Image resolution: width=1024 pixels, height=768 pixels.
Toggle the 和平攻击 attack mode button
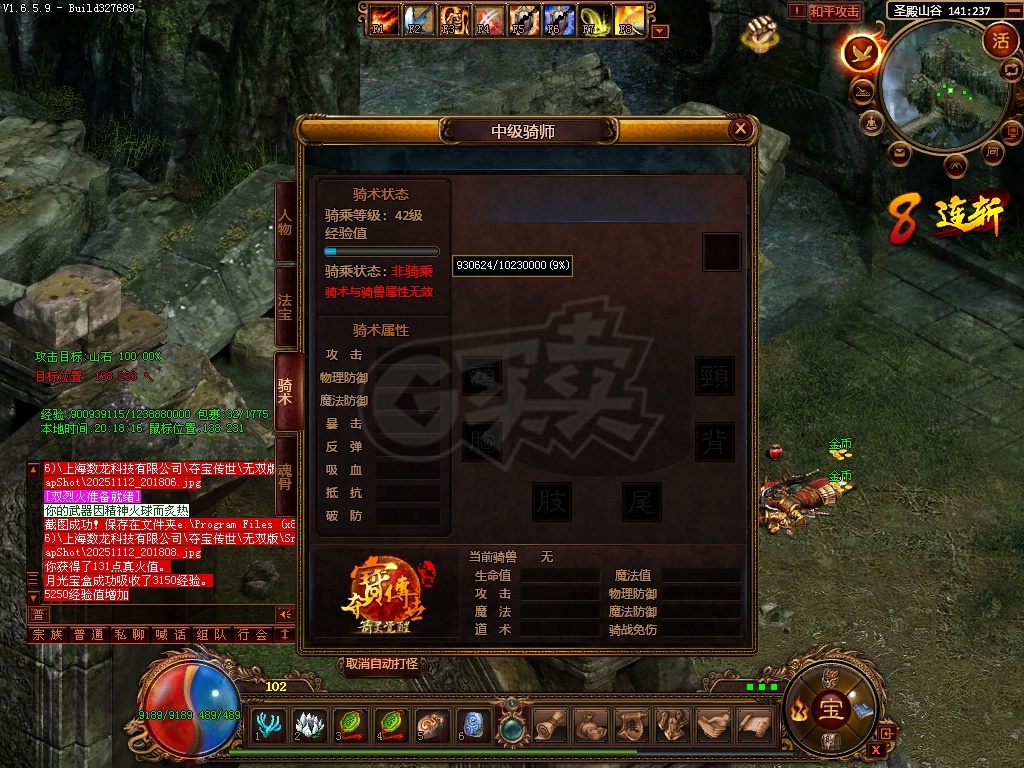[834, 12]
